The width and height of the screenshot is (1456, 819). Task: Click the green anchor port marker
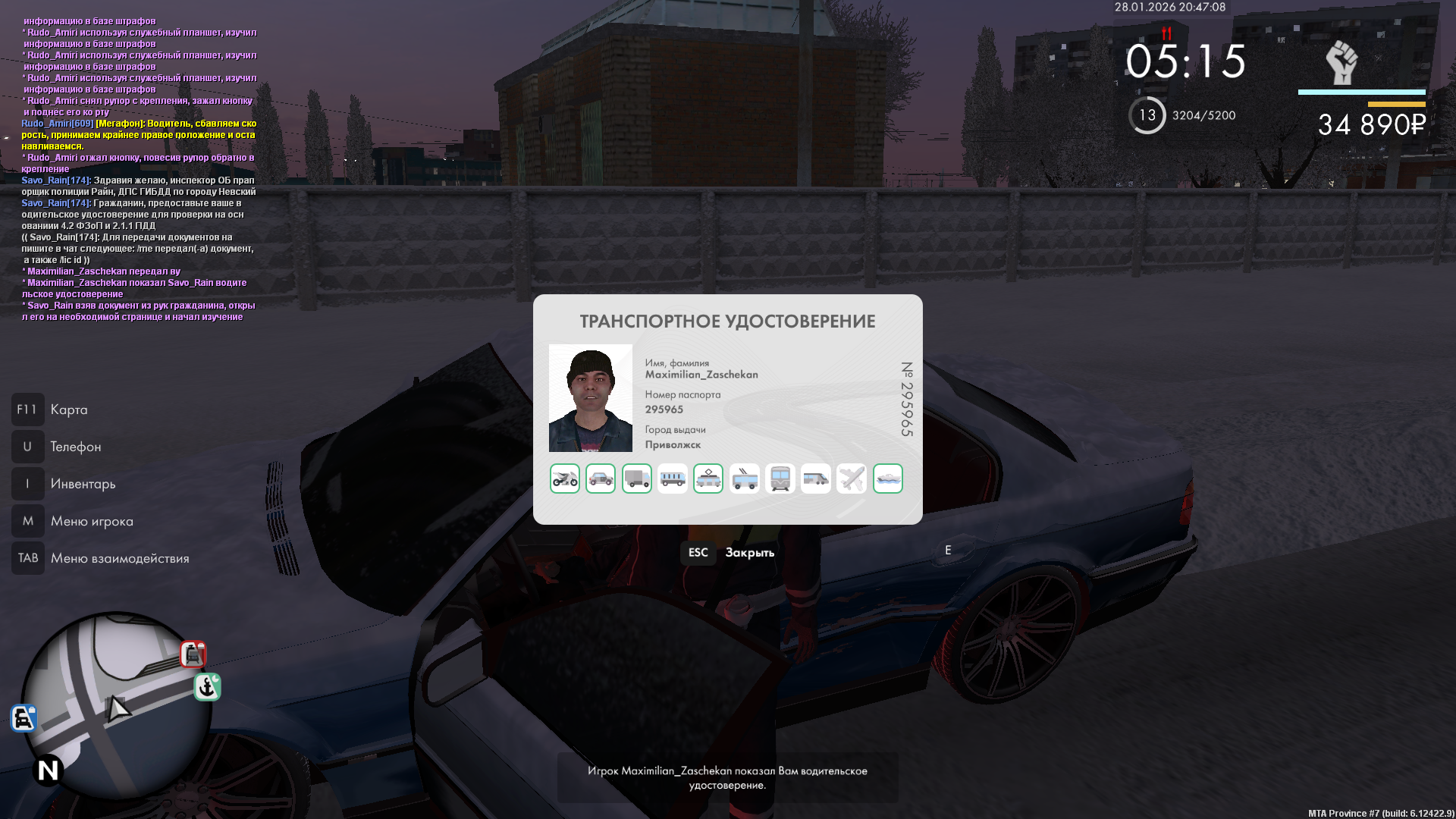pos(207,687)
